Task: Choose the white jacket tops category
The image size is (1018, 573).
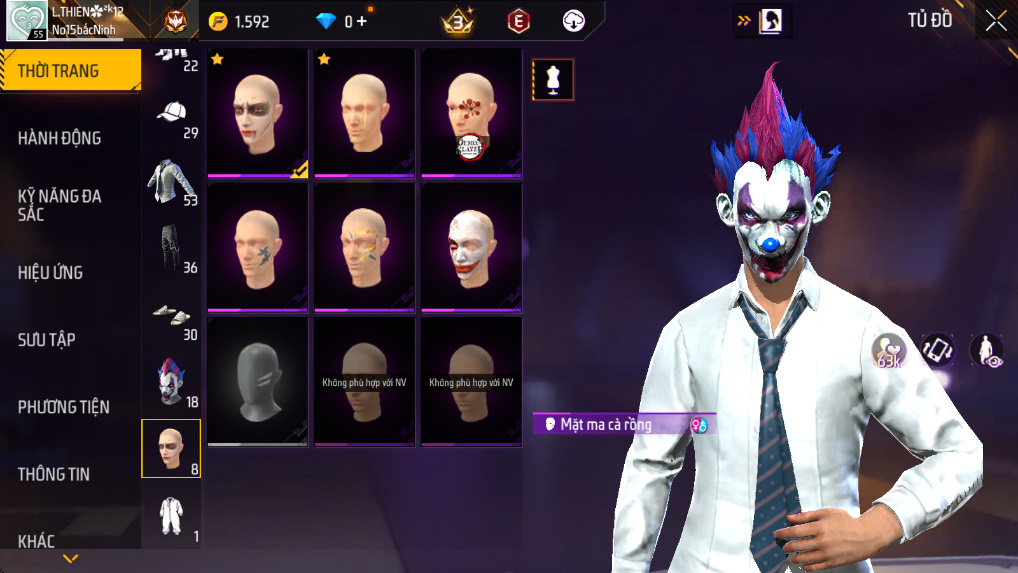Action: click(172, 181)
